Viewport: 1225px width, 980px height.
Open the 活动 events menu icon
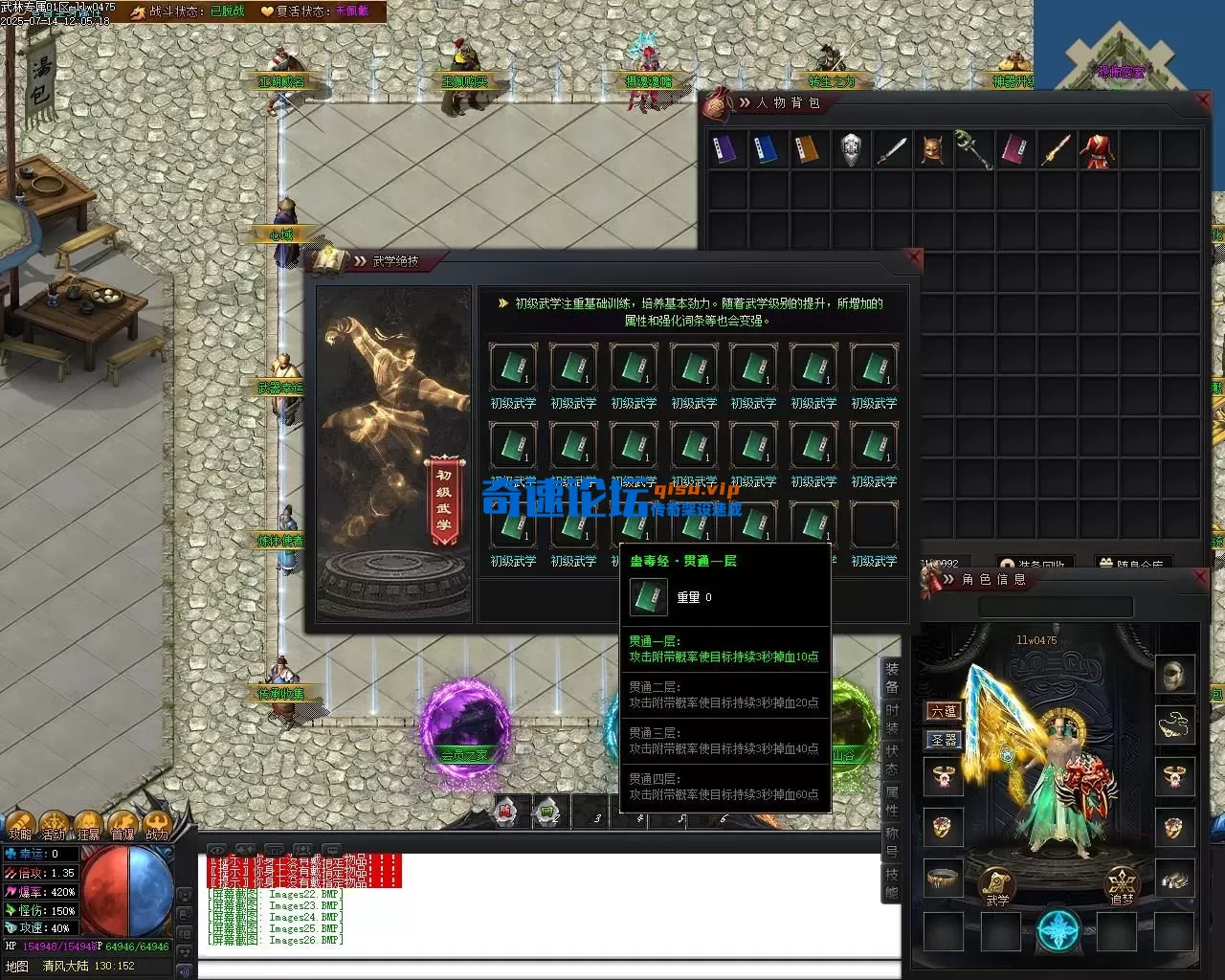(54, 825)
